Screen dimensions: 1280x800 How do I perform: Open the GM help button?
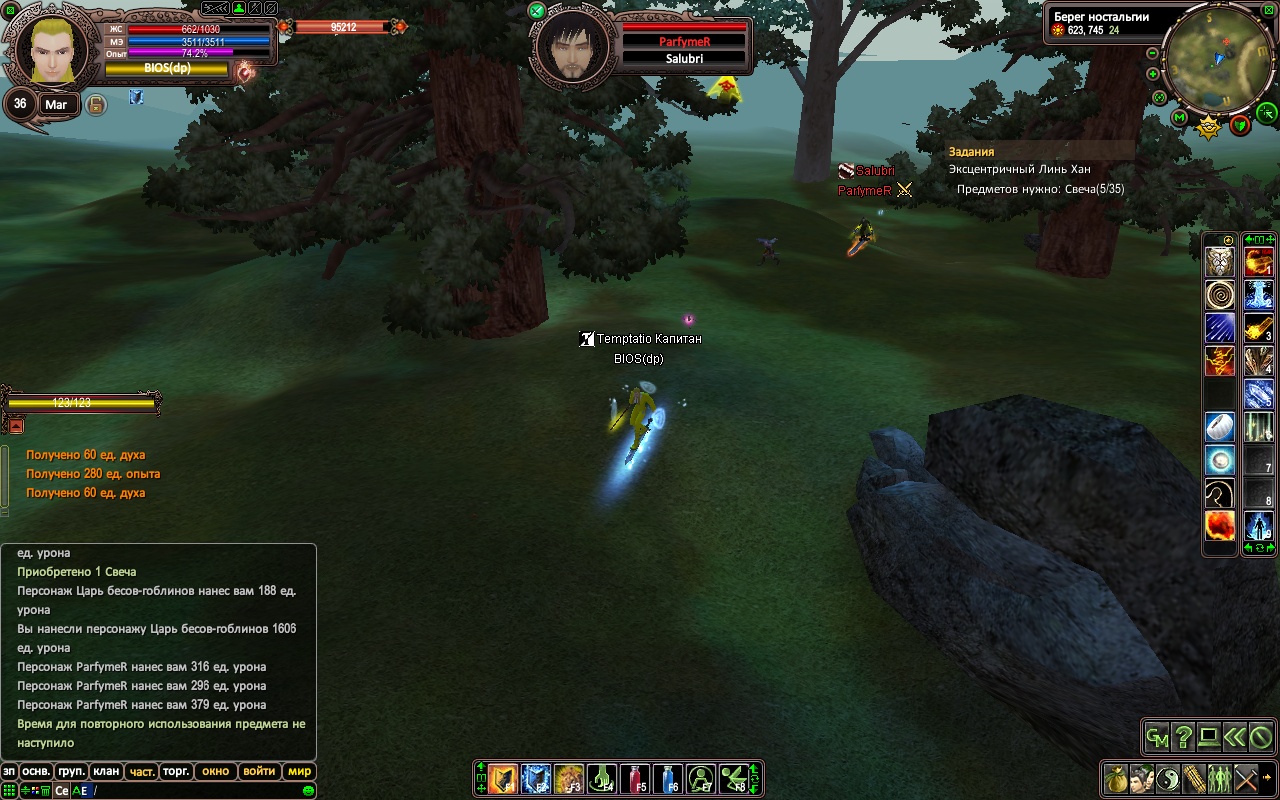[1158, 738]
